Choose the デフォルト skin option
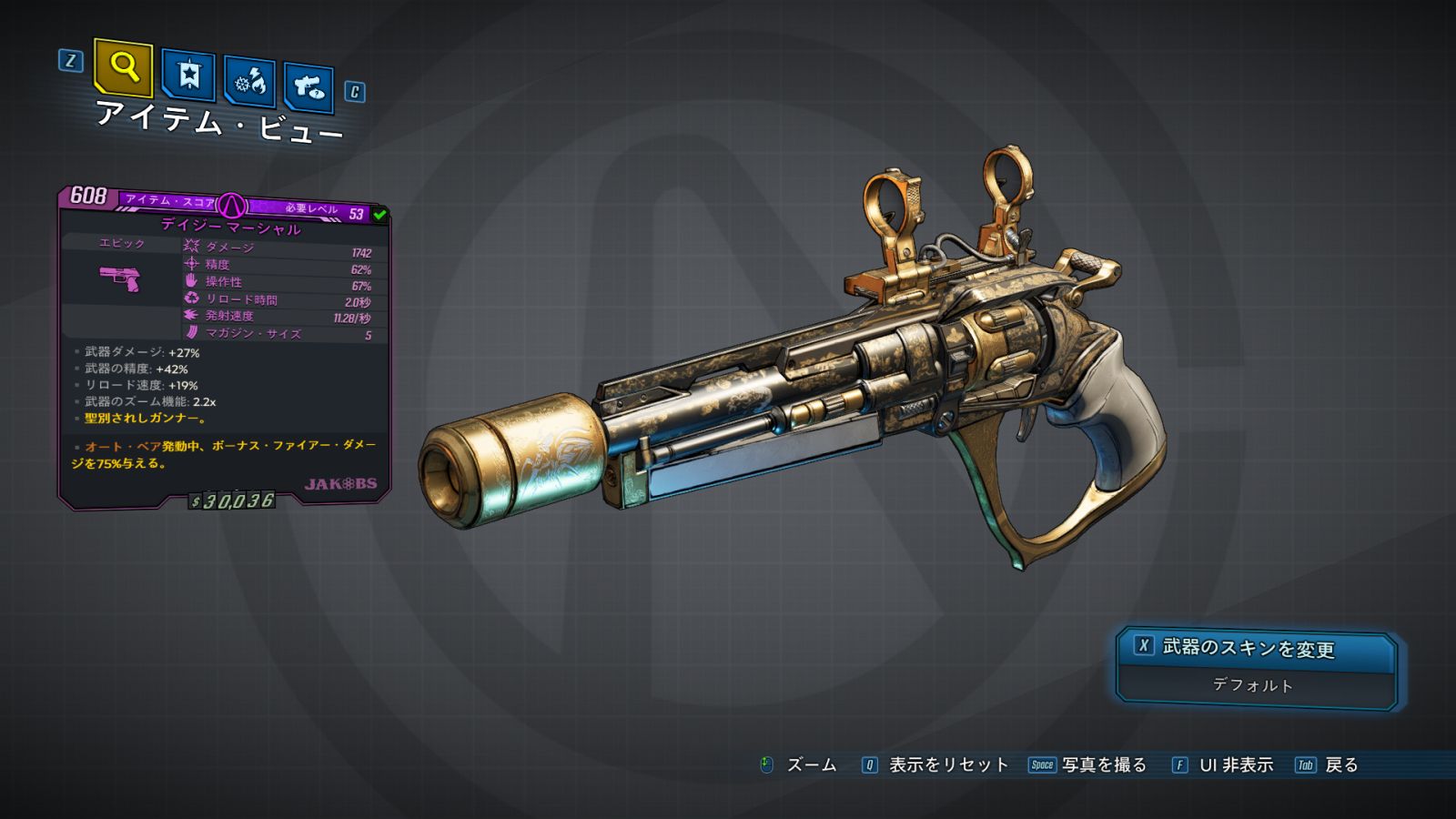This screenshot has height=819, width=1456. (1253, 685)
